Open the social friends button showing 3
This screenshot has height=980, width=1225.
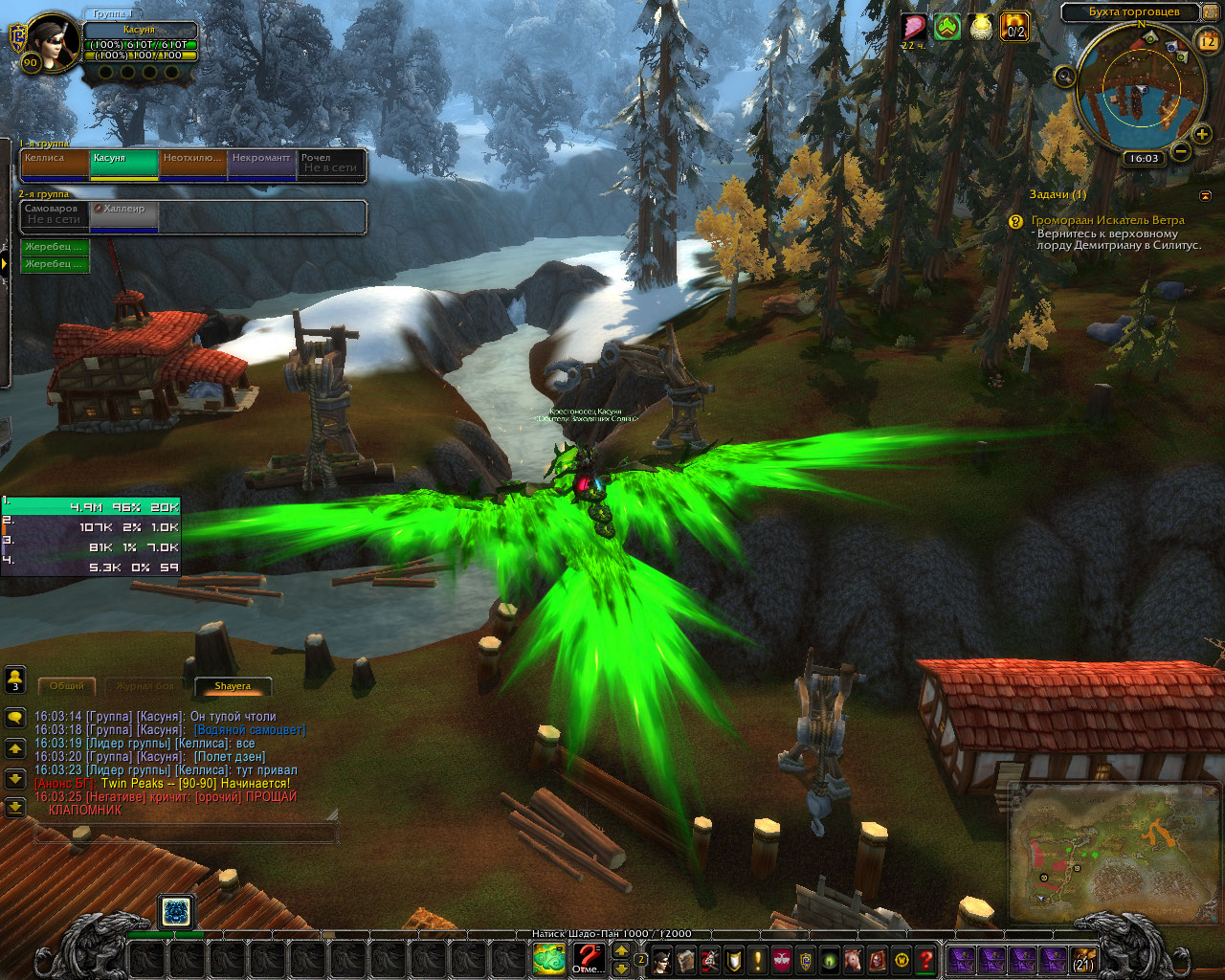click(x=15, y=679)
